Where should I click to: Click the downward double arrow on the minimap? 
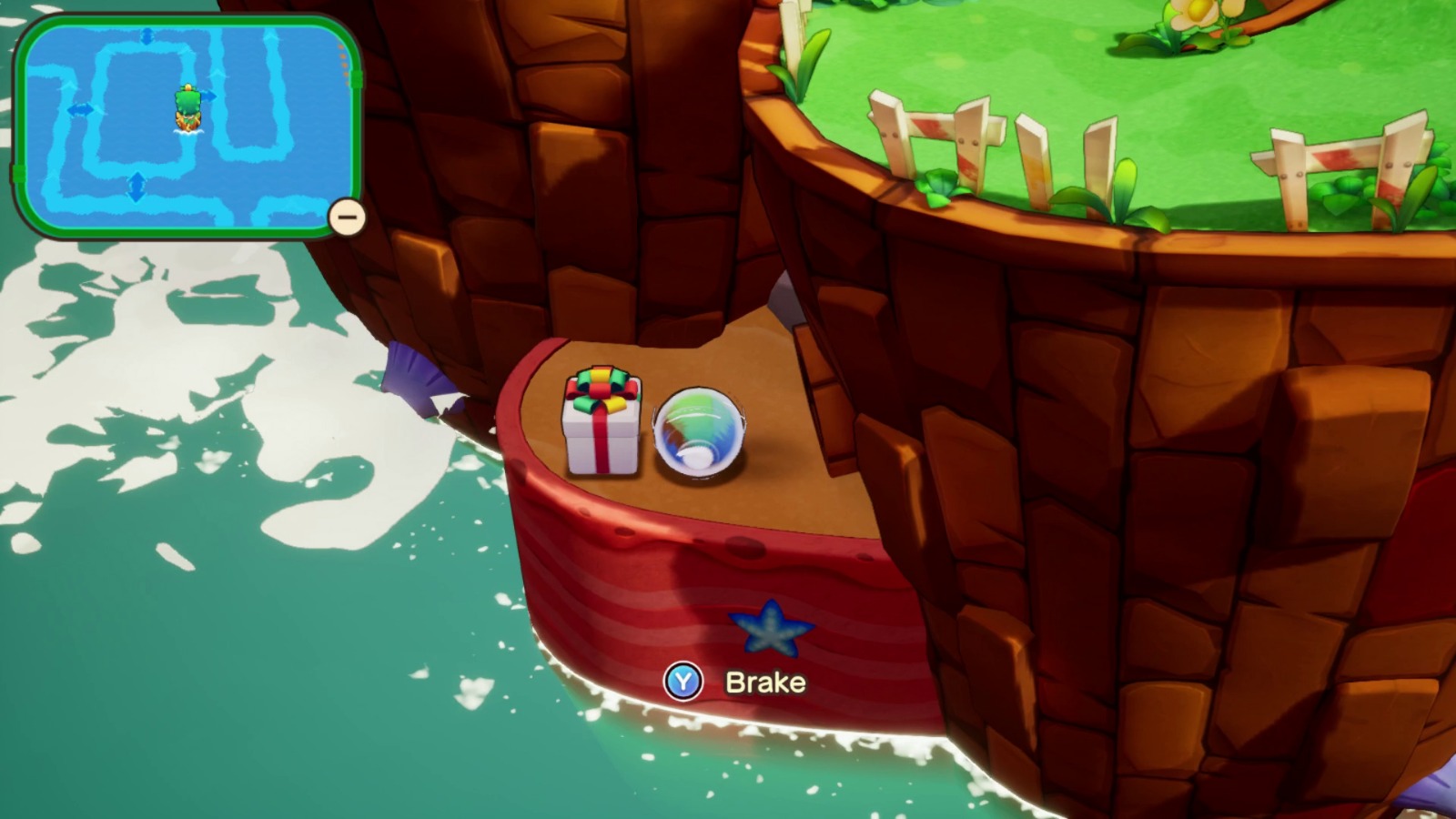tap(136, 184)
